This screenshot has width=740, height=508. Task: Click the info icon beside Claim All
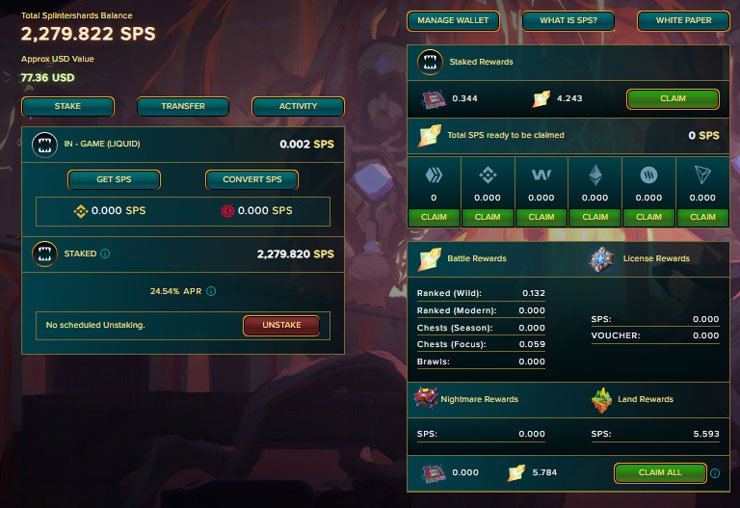point(714,473)
